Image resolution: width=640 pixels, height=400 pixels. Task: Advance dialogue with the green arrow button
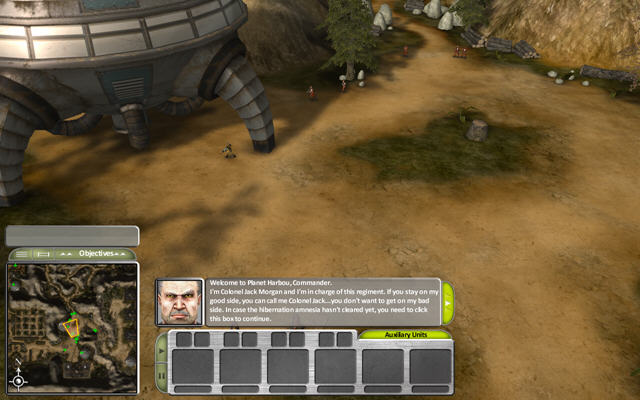coord(448,301)
